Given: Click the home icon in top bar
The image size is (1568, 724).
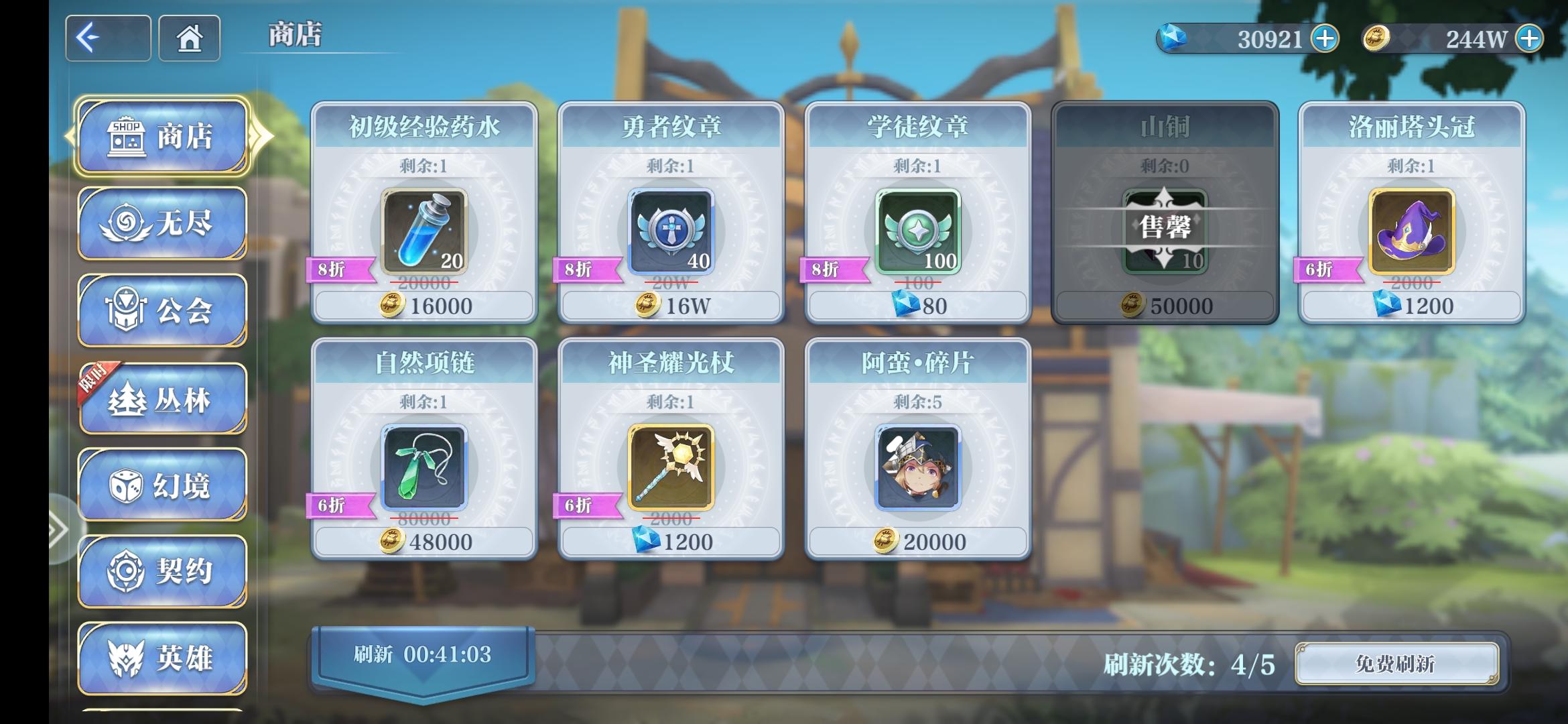Looking at the screenshot, I should pyautogui.click(x=188, y=38).
